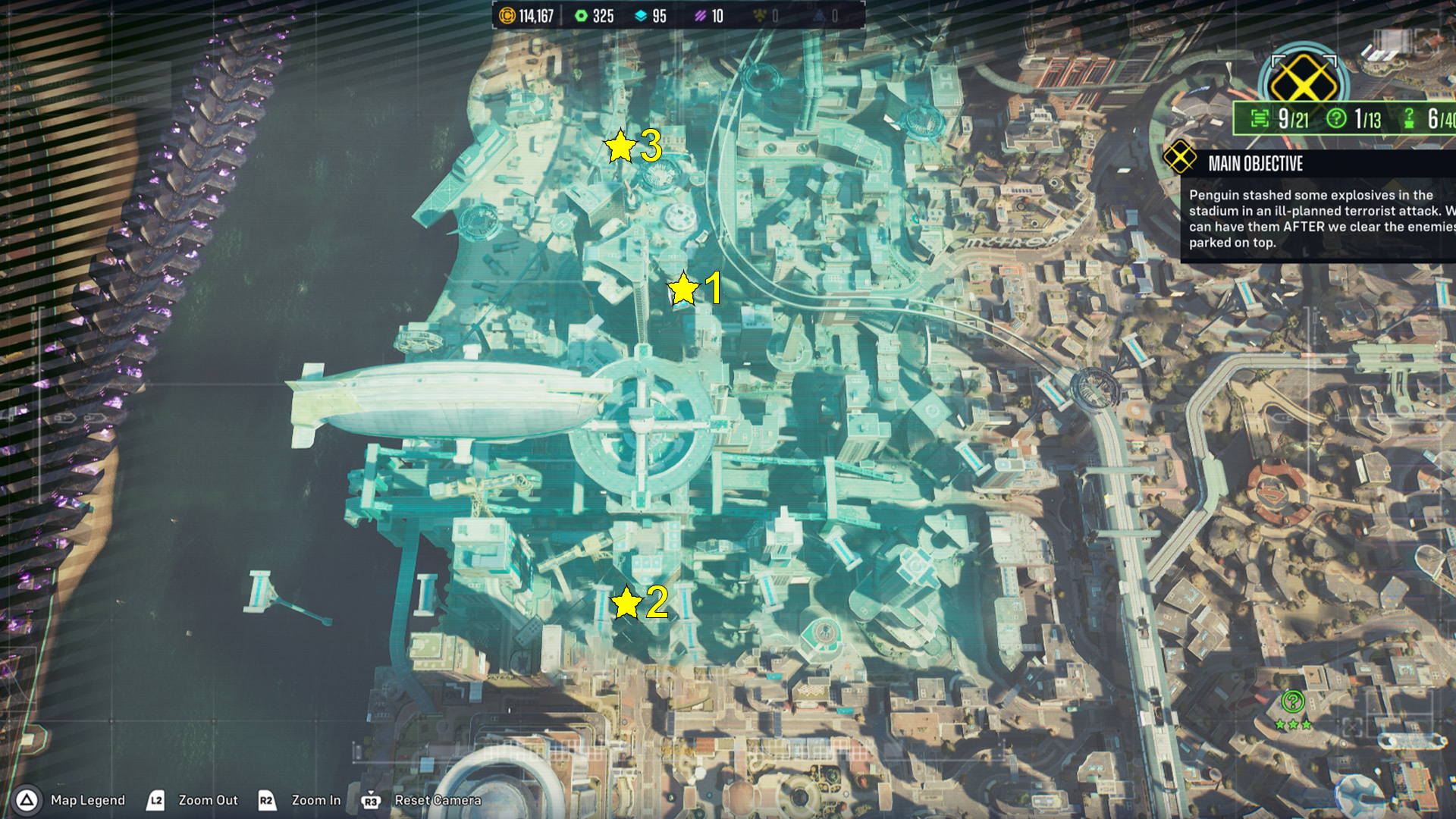Open the Map Legend with the triangle button
1456x819 pixels.
[x=26, y=800]
